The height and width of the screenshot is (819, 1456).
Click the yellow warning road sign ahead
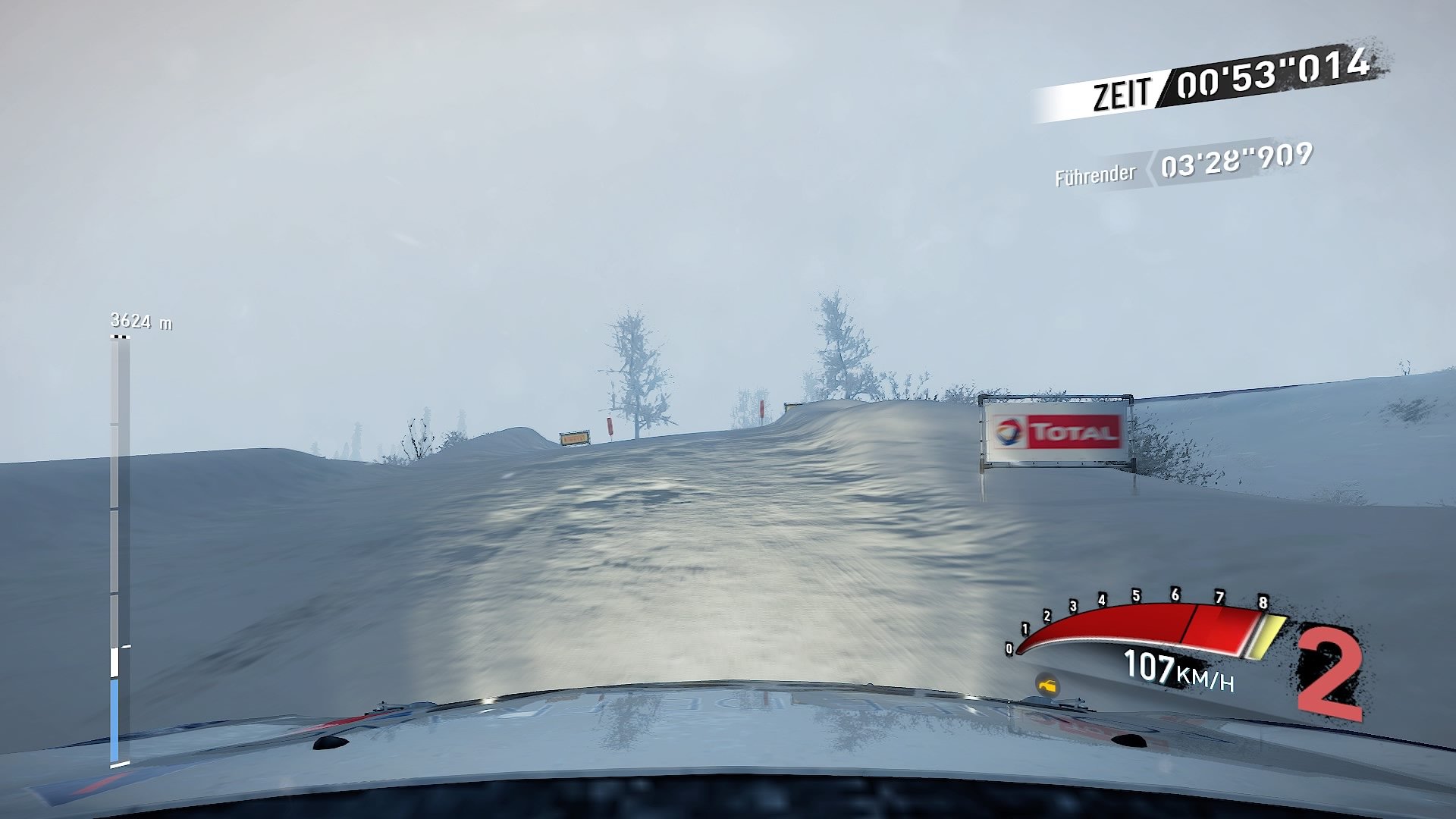(x=575, y=436)
